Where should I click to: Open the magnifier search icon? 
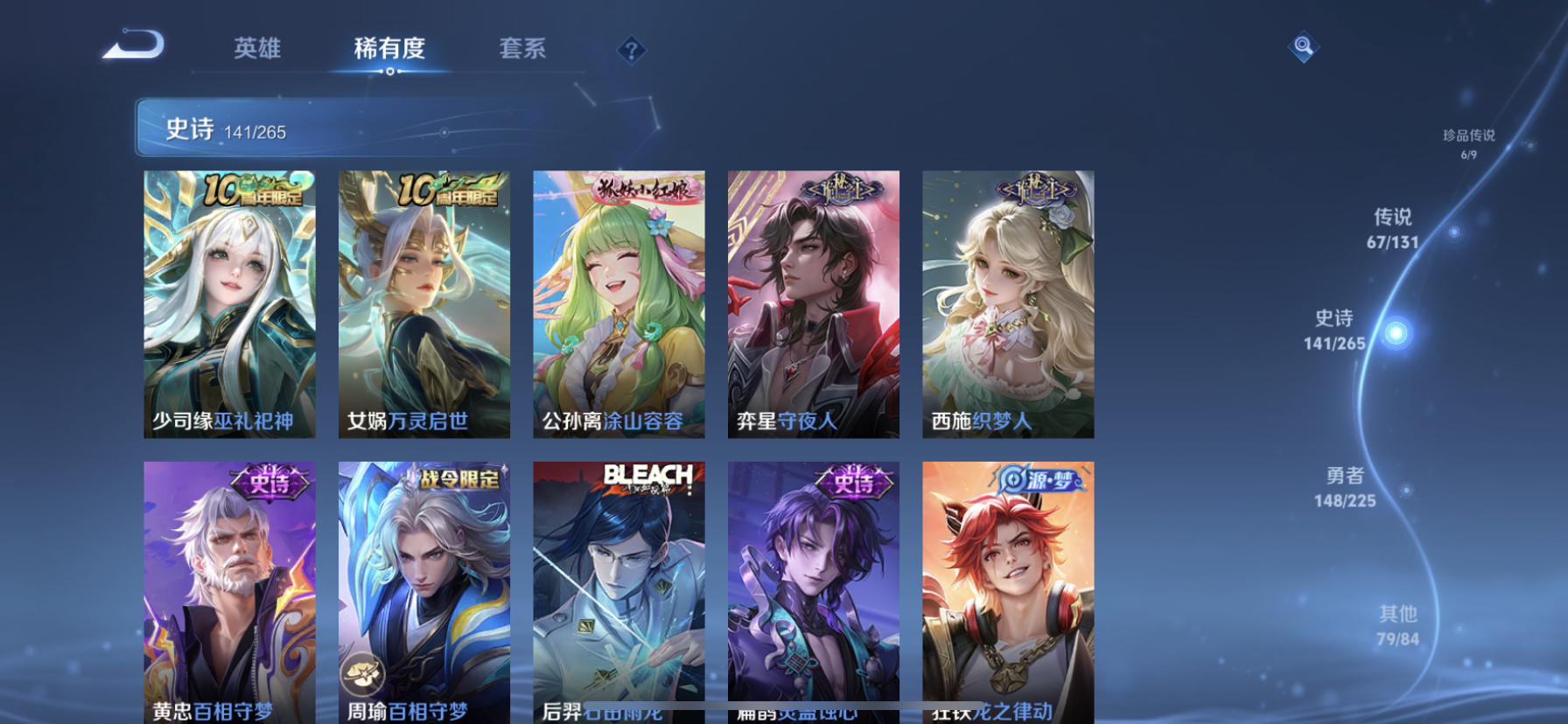[1303, 46]
